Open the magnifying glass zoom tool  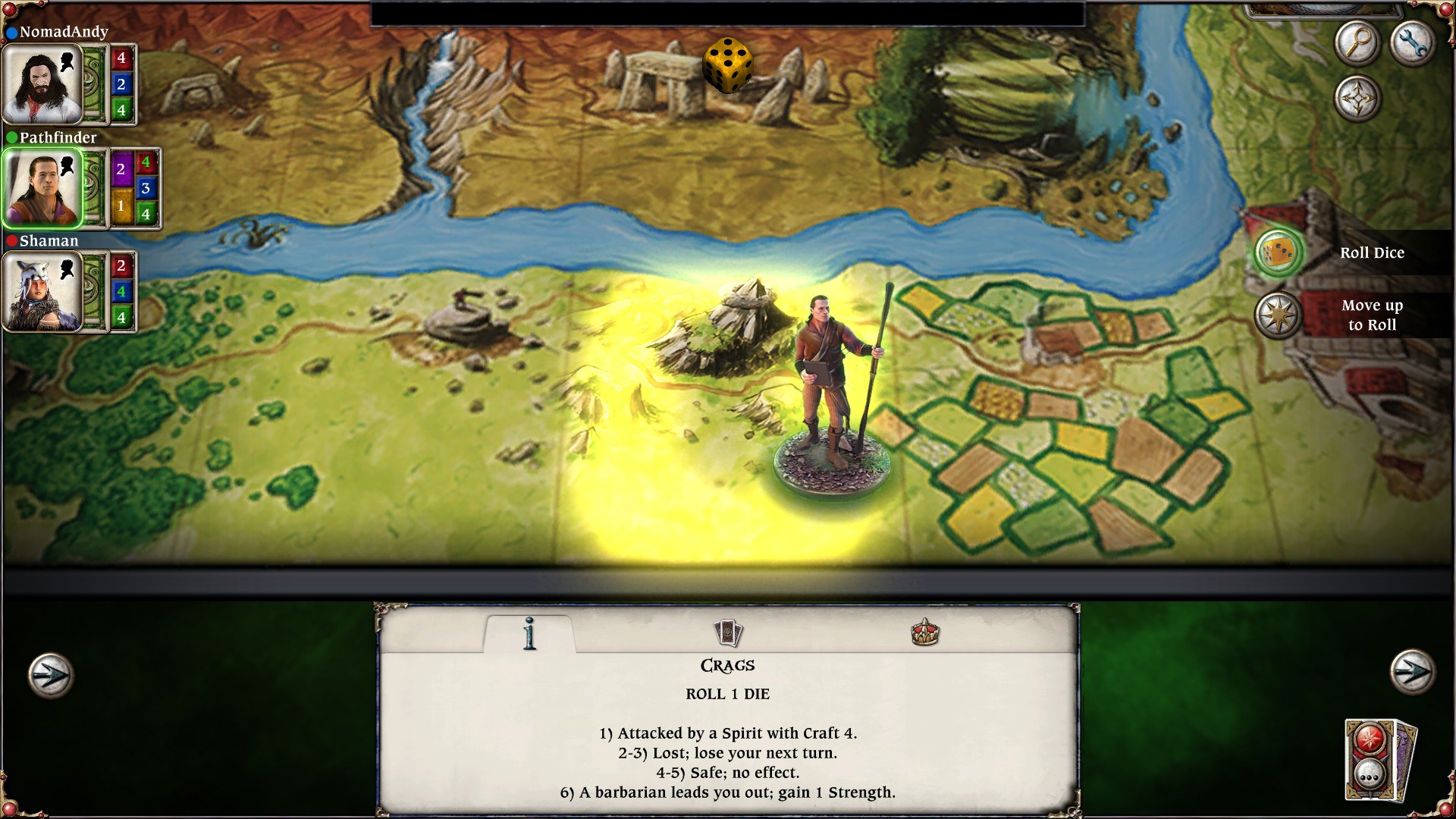click(1357, 43)
